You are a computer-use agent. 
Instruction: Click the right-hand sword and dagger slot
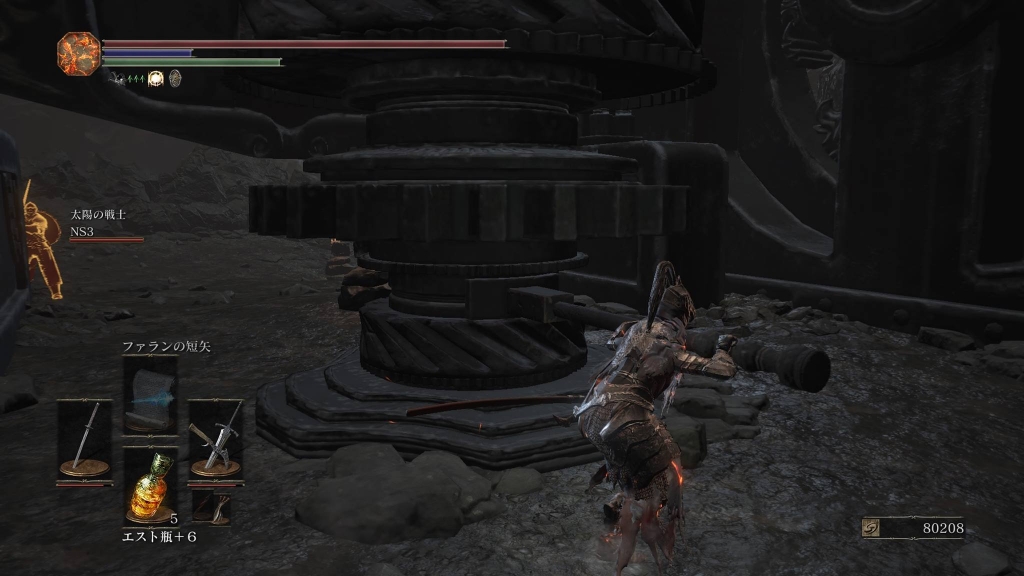click(215, 438)
